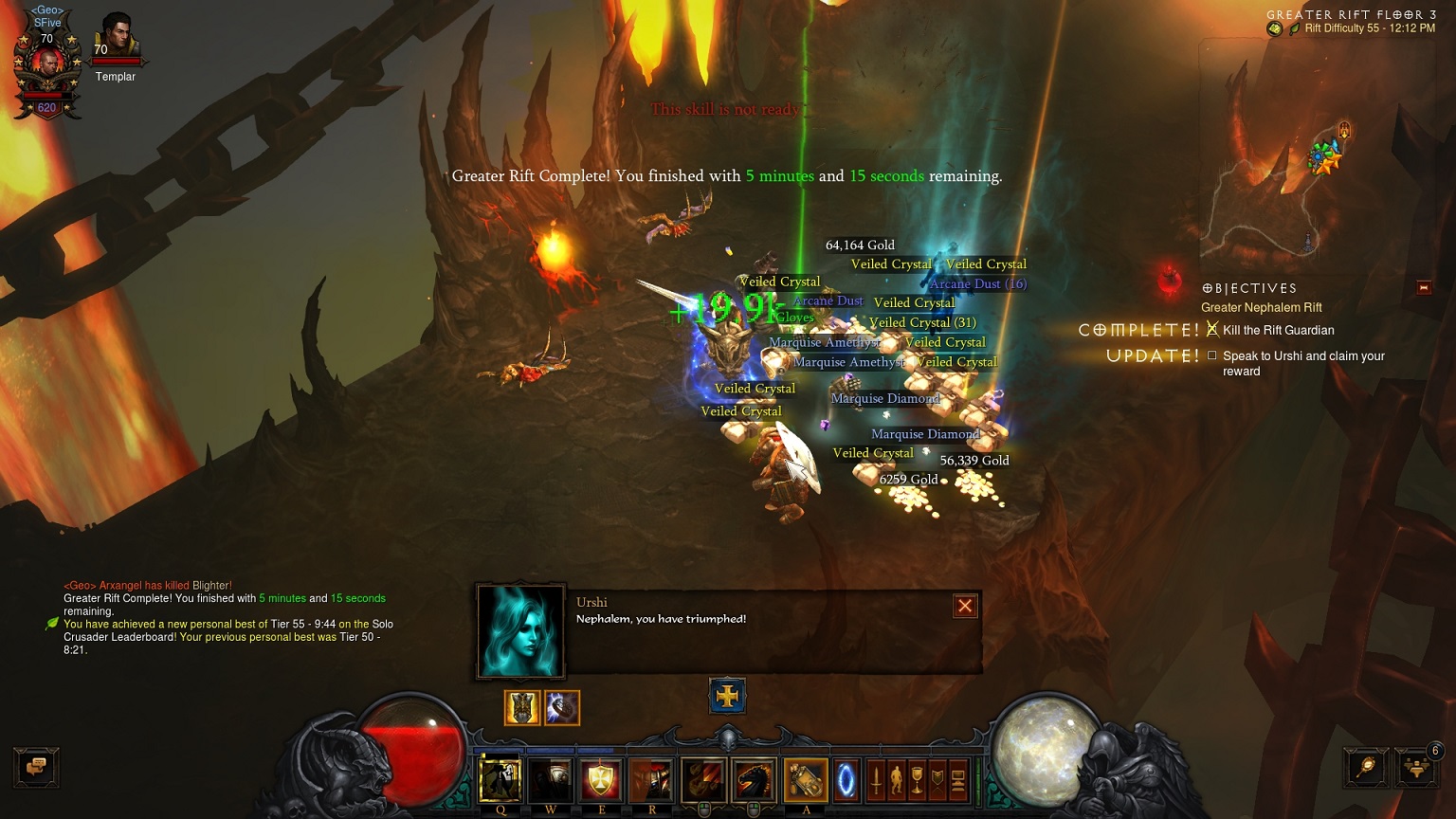The image size is (1456, 819).
Task: Open the character figure menu icon
Action: [x=898, y=781]
